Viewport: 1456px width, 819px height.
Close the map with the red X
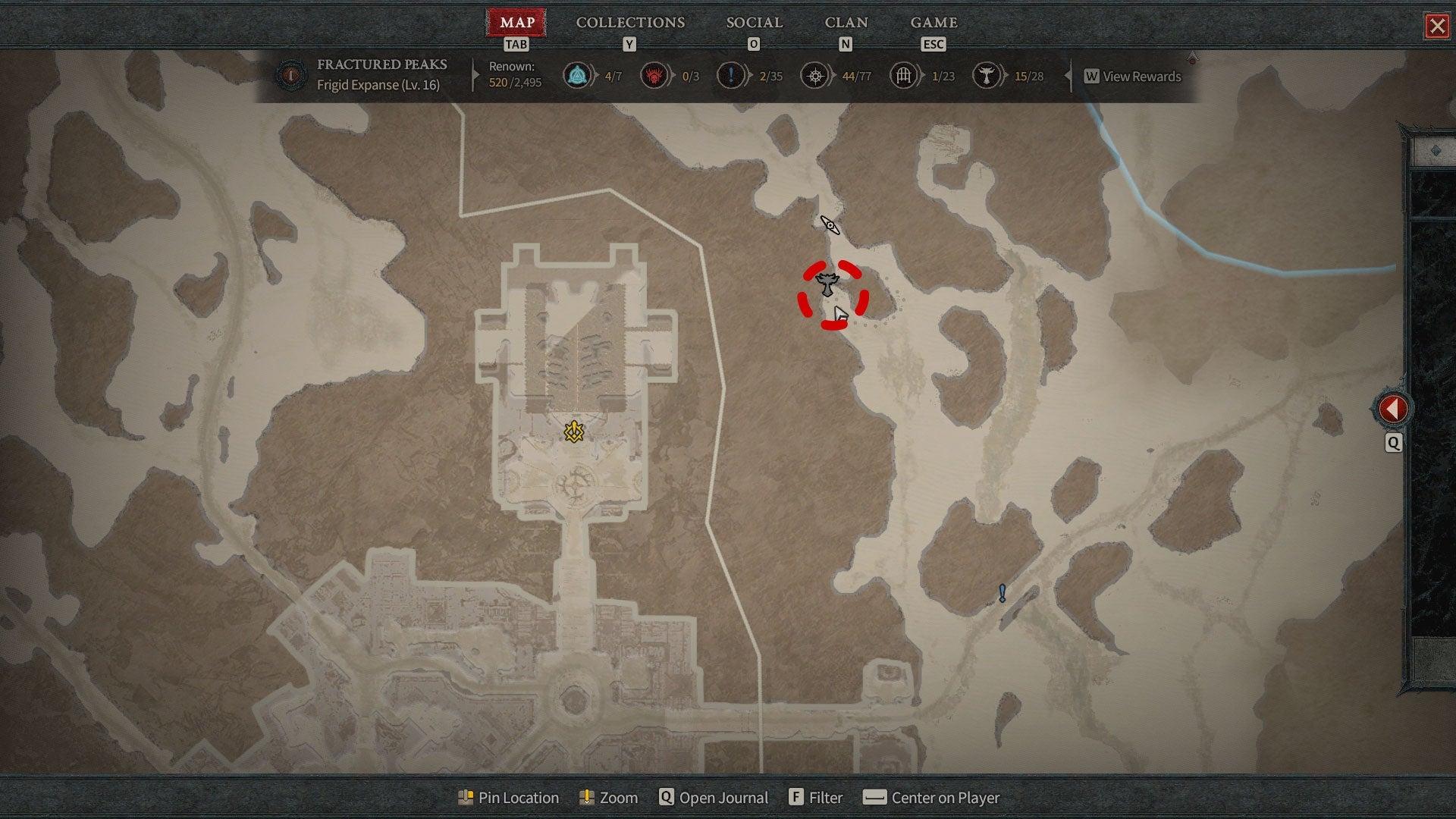(1437, 27)
